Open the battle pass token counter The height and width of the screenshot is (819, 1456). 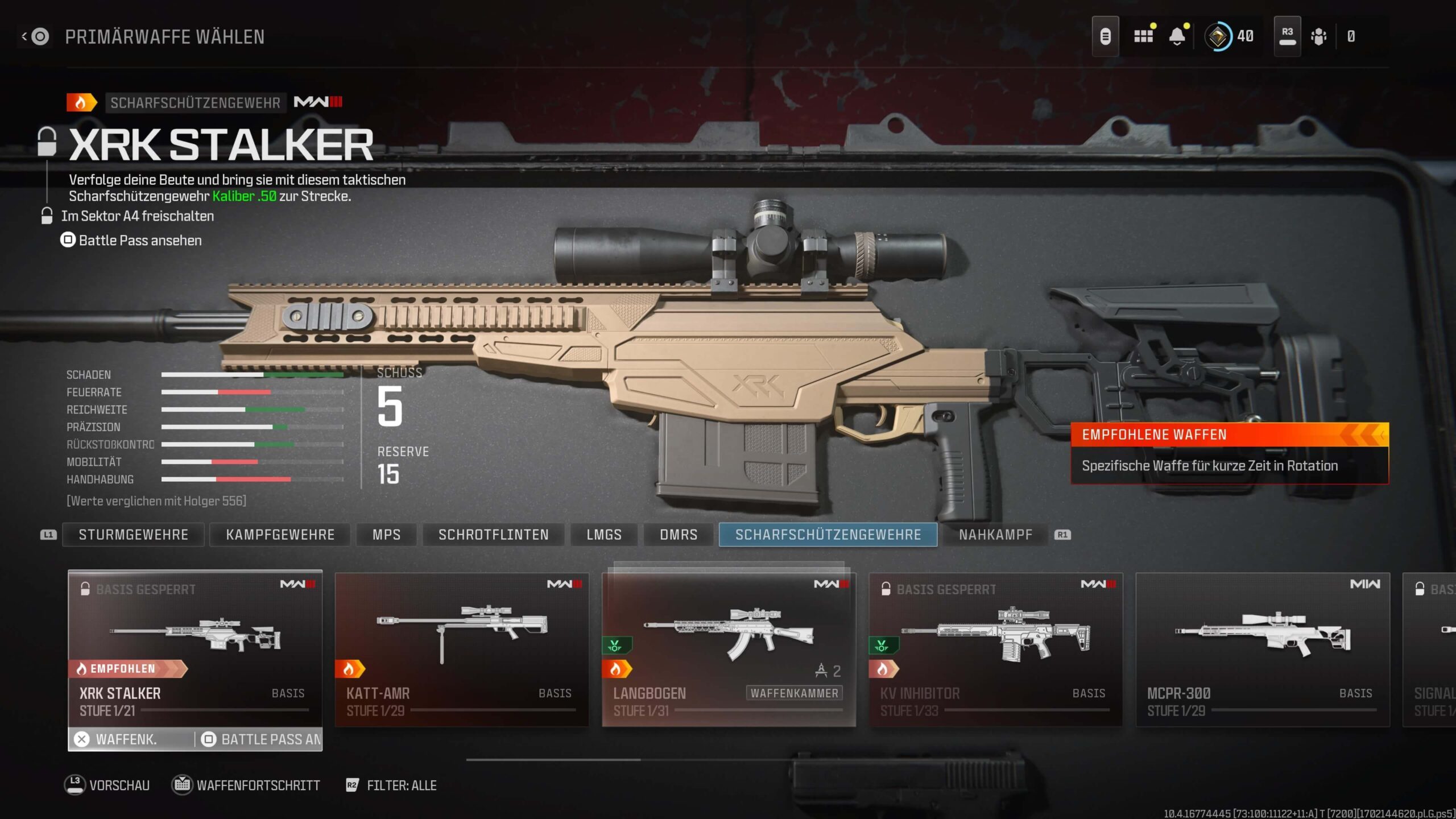pyautogui.click(x=1228, y=36)
